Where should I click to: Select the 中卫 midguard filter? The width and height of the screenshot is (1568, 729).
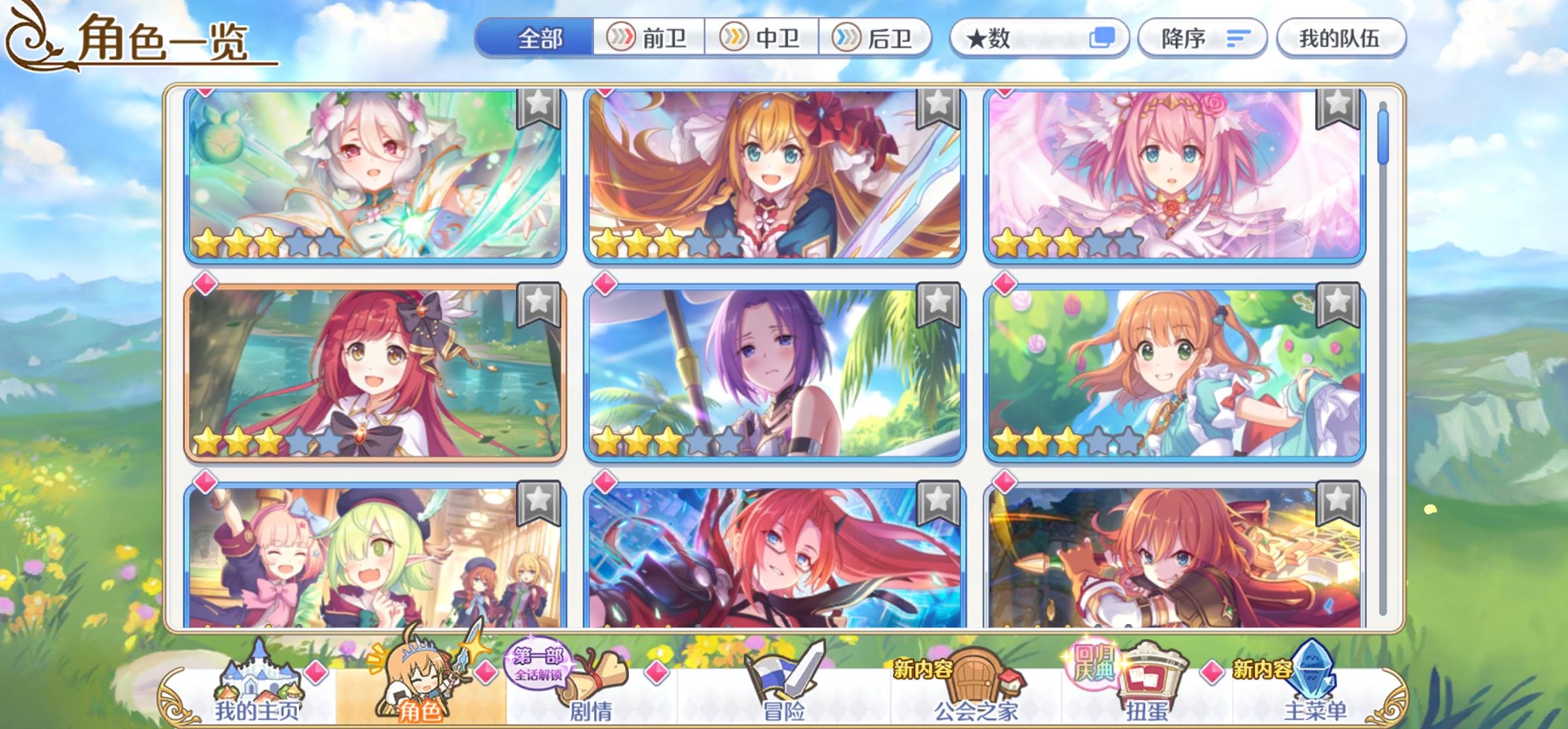click(x=764, y=38)
